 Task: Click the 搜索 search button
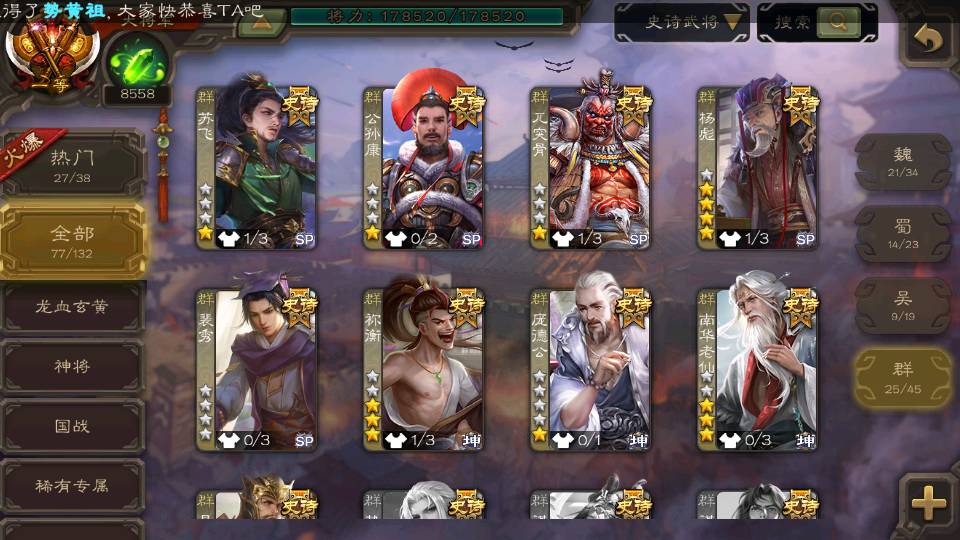click(816, 22)
